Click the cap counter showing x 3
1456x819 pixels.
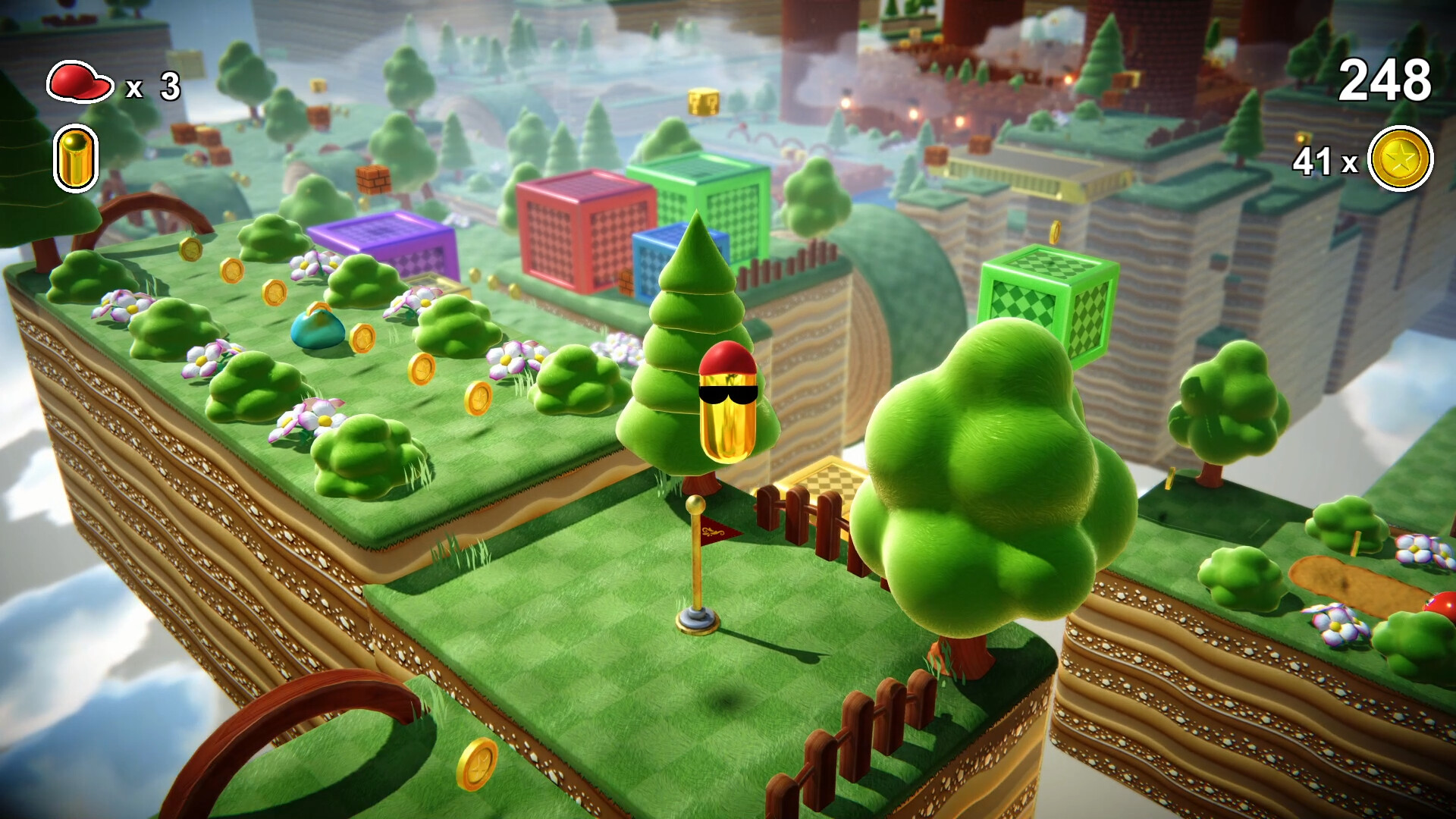(154, 86)
